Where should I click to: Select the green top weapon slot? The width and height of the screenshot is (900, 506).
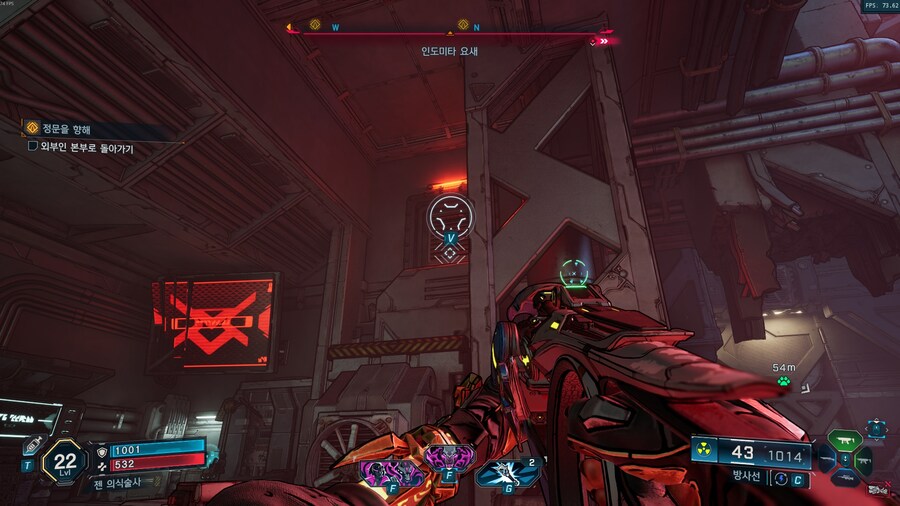point(844,440)
